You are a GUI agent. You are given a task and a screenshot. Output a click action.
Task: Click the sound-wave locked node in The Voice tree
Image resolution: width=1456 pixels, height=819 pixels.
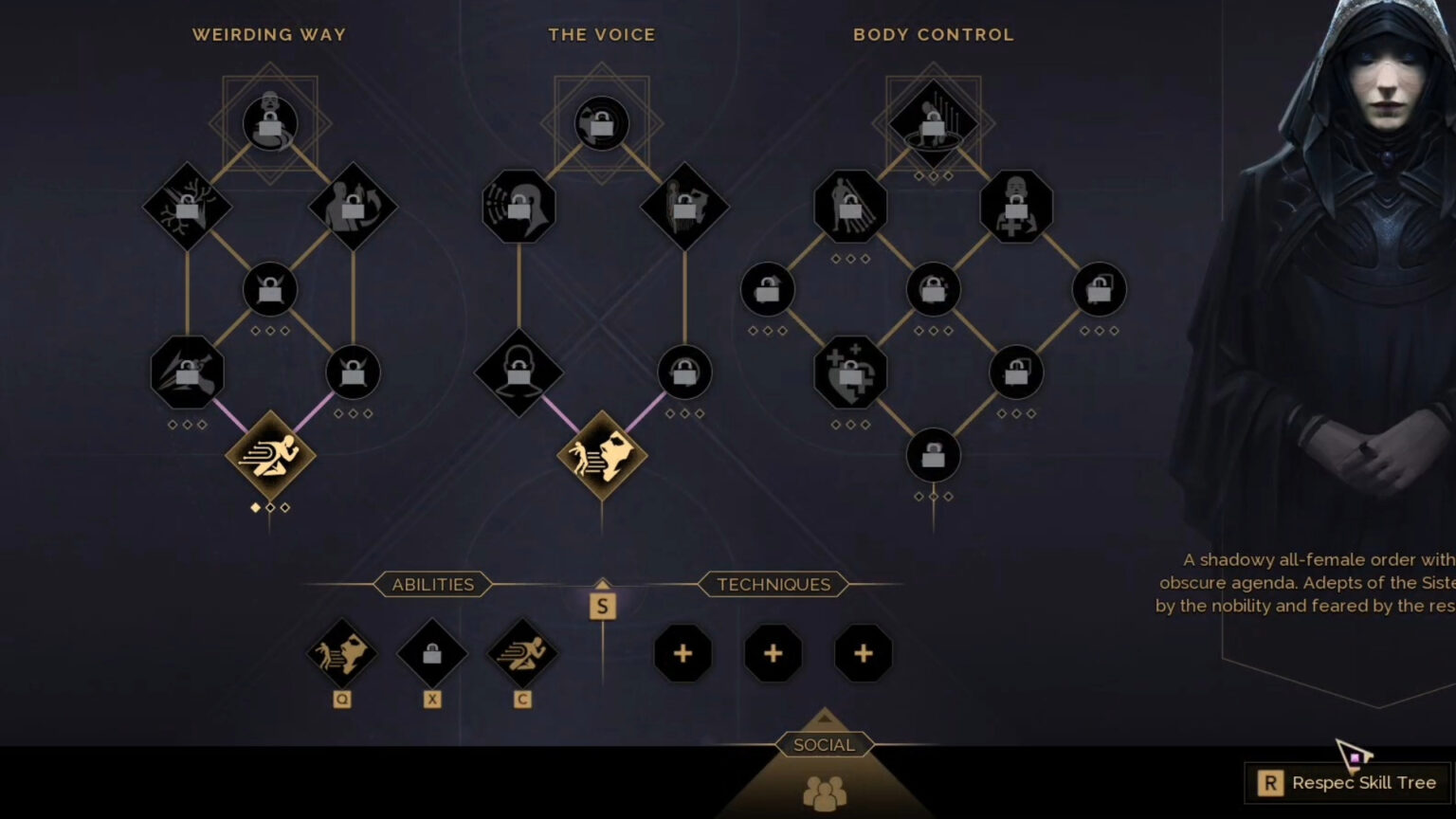pyautogui.click(x=519, y=208)
